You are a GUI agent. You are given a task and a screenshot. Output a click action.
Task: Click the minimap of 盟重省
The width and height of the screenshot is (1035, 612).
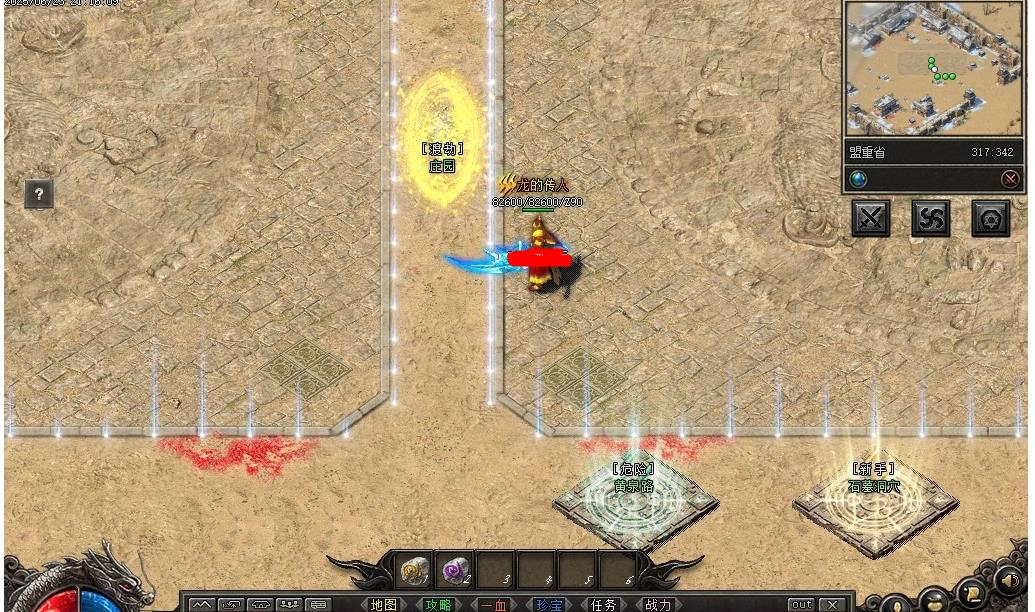coord(920,68)
